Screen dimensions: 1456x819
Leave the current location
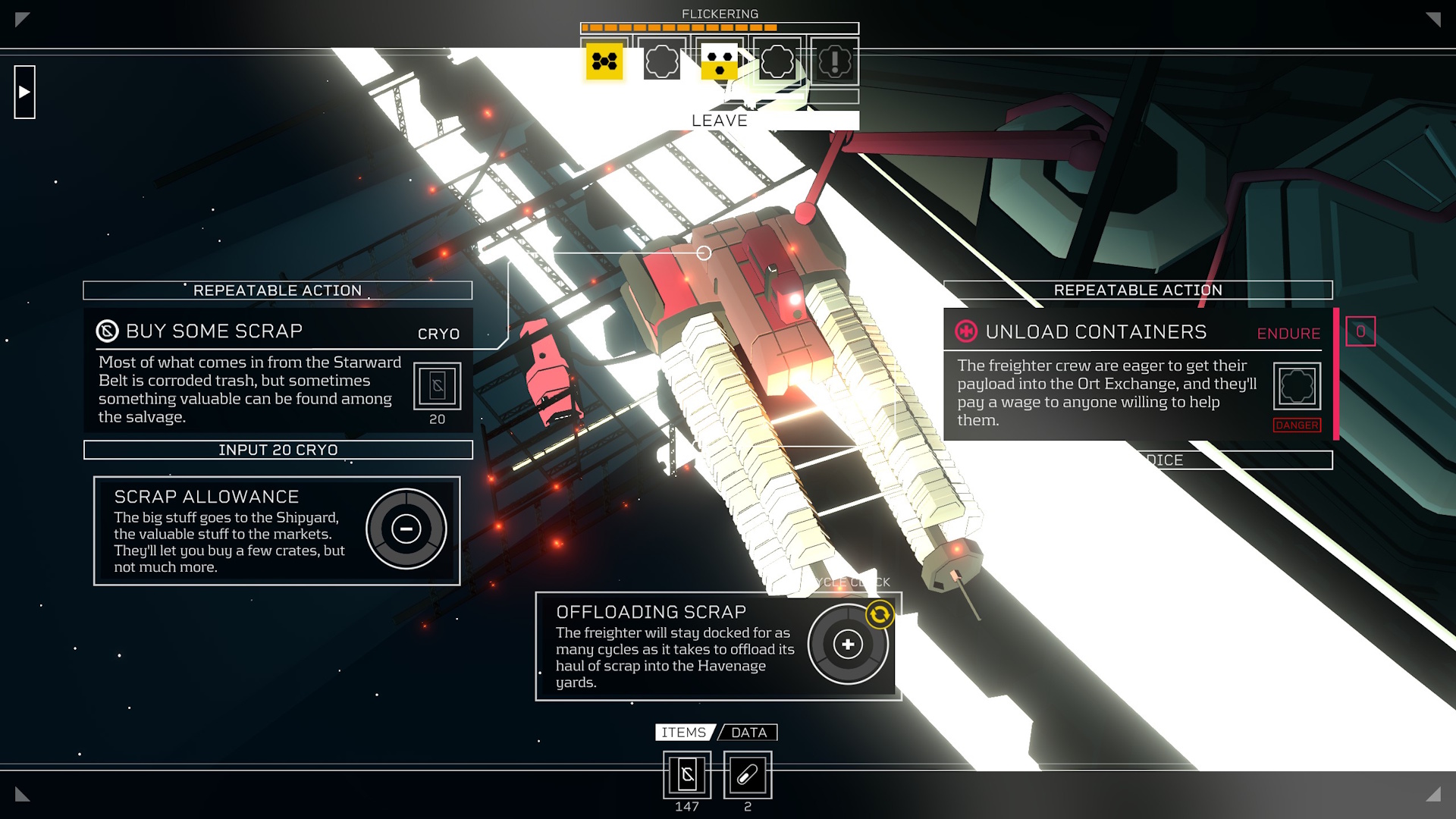click(720, 121)
